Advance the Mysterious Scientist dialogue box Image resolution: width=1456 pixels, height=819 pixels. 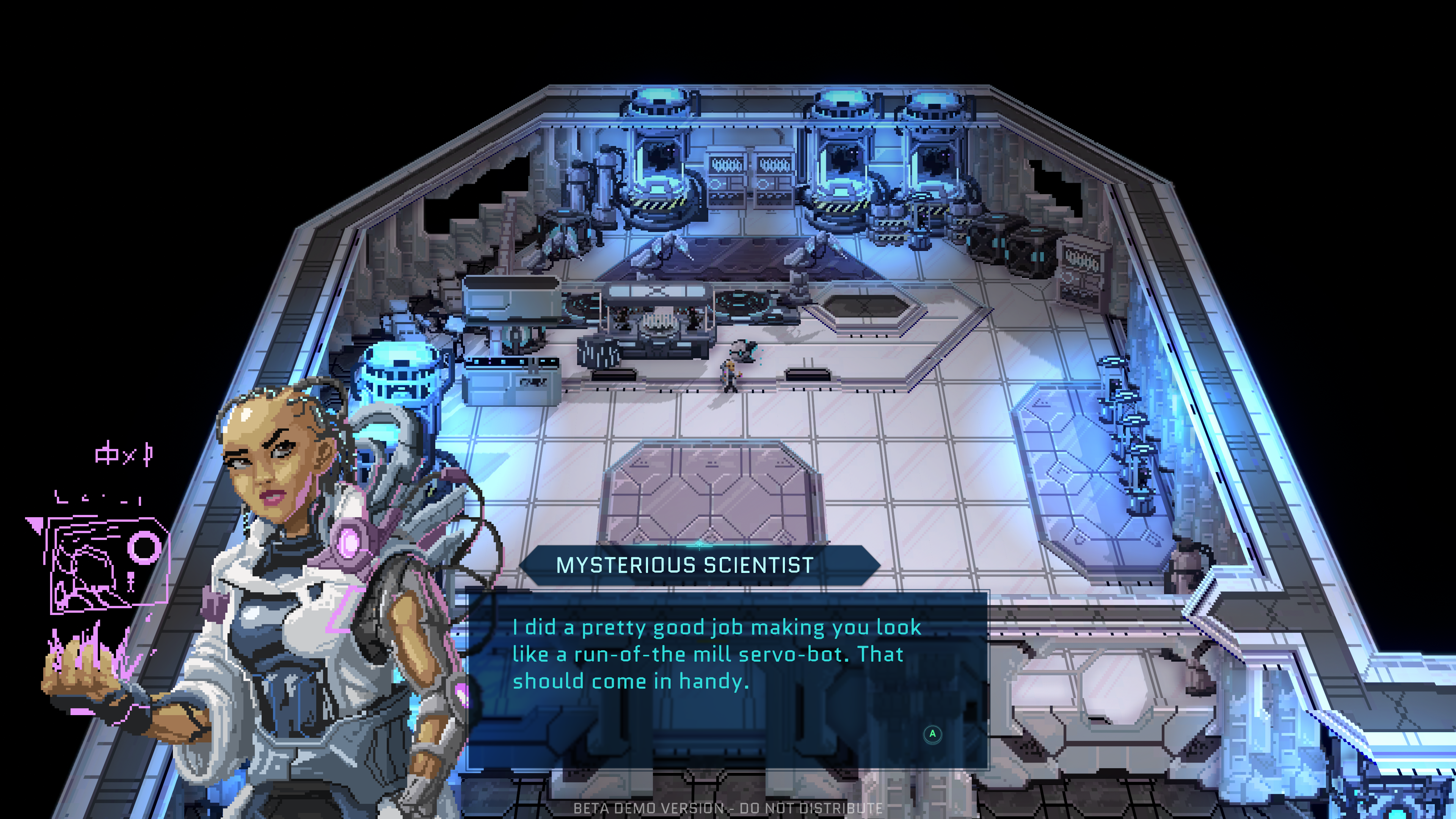[x=932, y=734]
